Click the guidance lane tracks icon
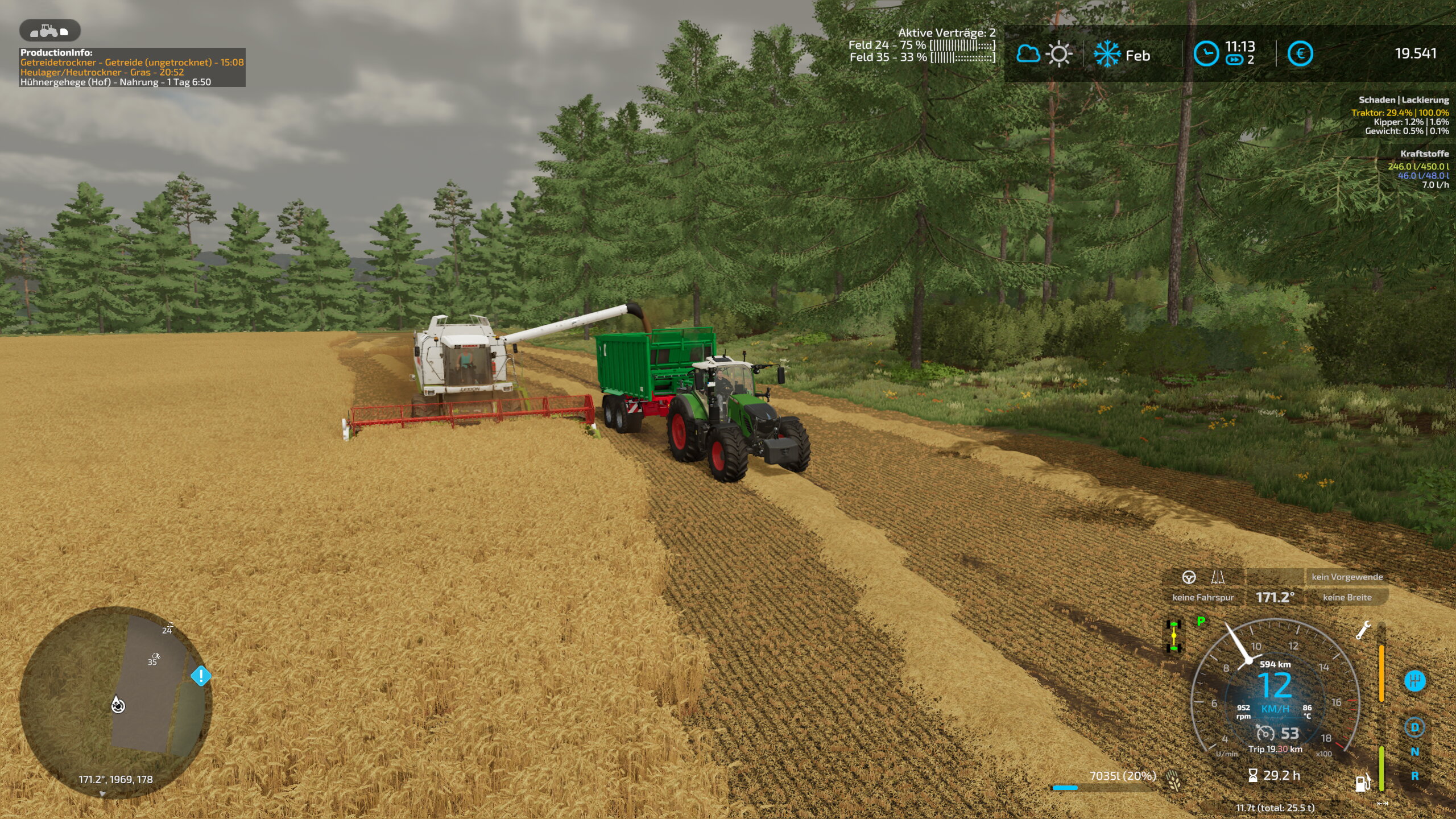This screenshot has width=1456, height=819. 1218,577
